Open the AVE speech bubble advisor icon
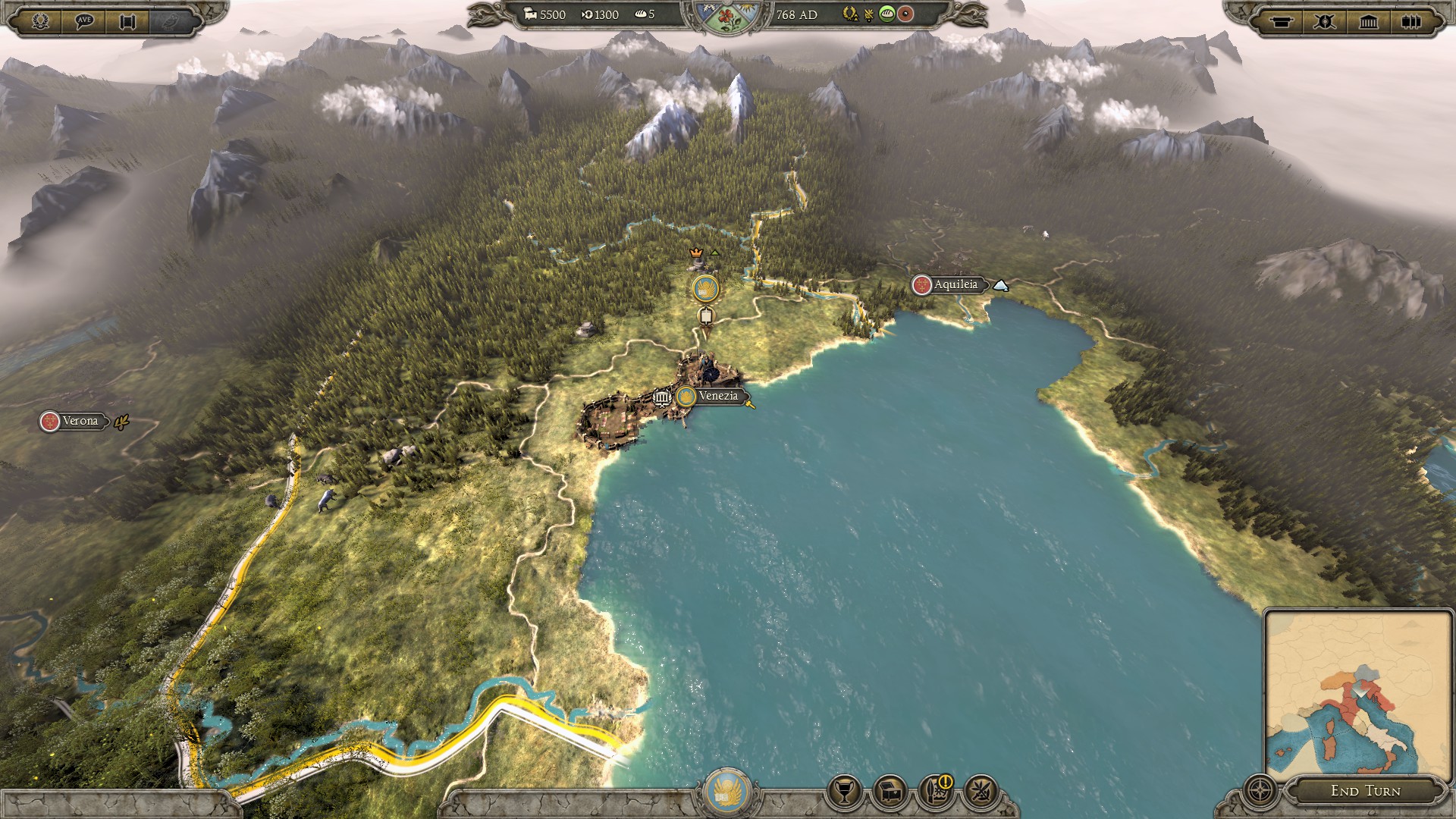Image resolution: width=1456 pixels, height=819 pixels. (x=84, y=20)
